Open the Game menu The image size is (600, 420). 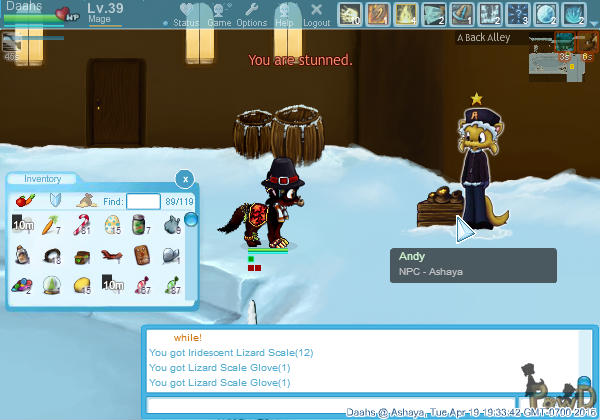pos(218,15)
